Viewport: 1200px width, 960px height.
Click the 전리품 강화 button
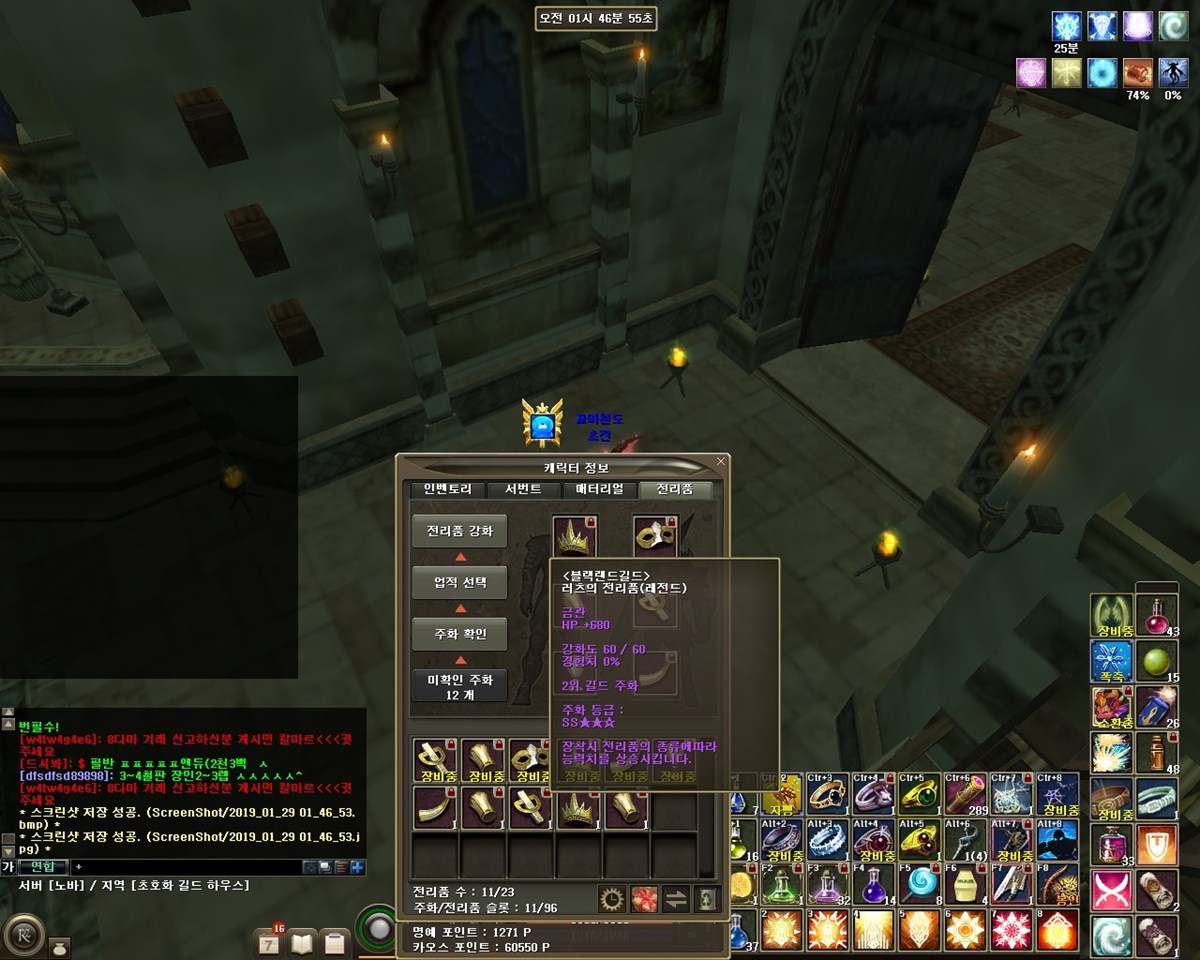pyautogui.click(x=460, y=531)
